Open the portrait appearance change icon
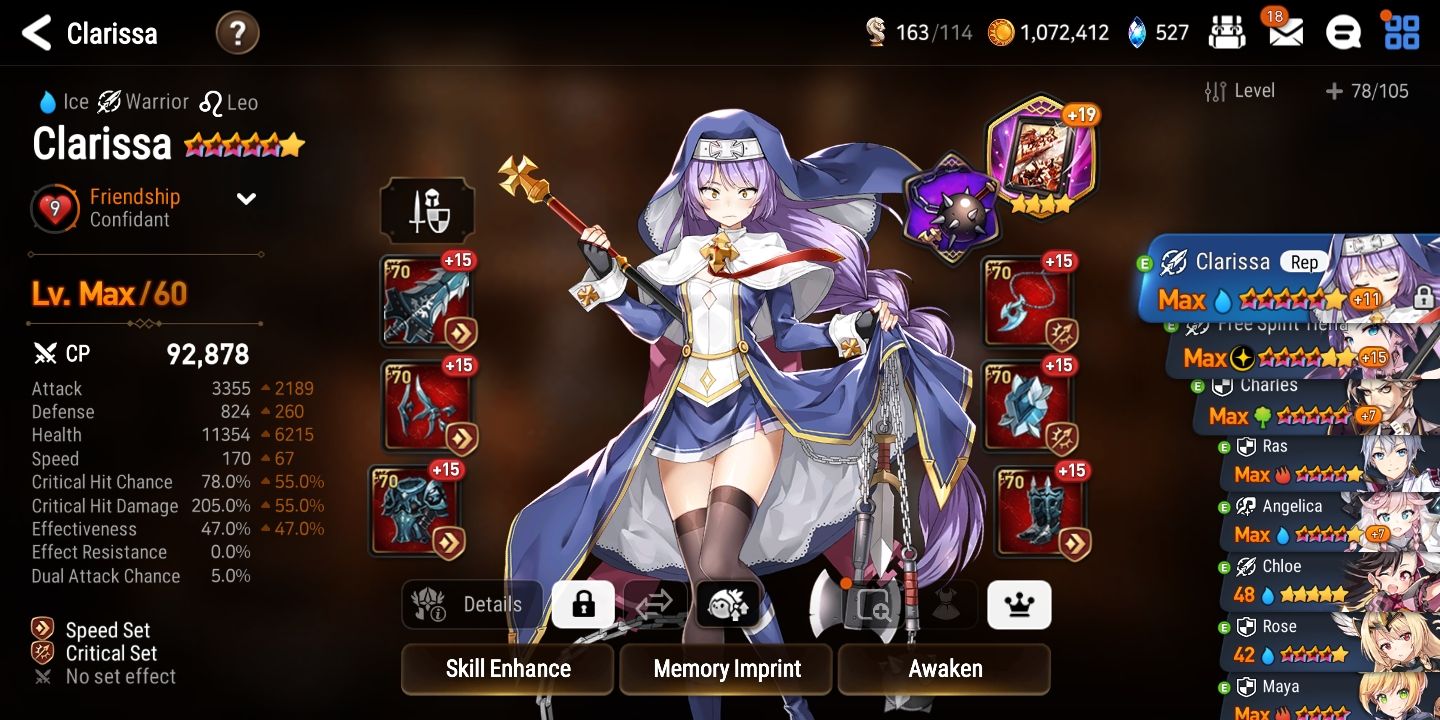The image size is (1440, 720). click(728, 604)
